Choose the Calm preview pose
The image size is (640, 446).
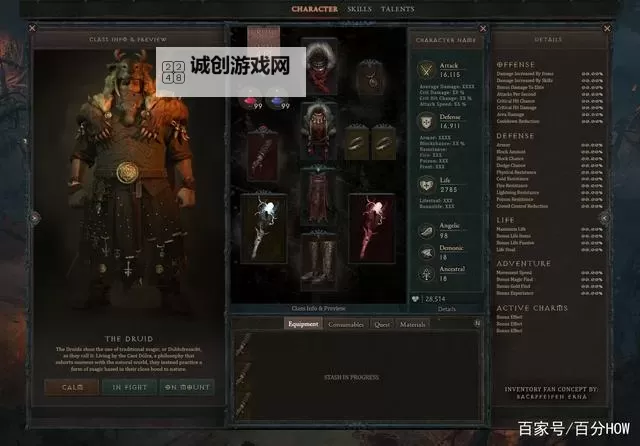[x=72, y=387]
